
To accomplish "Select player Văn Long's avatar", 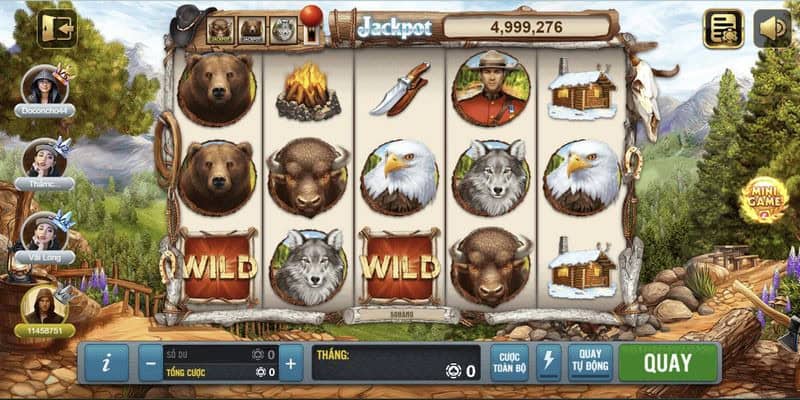I will tap(43, 232).
